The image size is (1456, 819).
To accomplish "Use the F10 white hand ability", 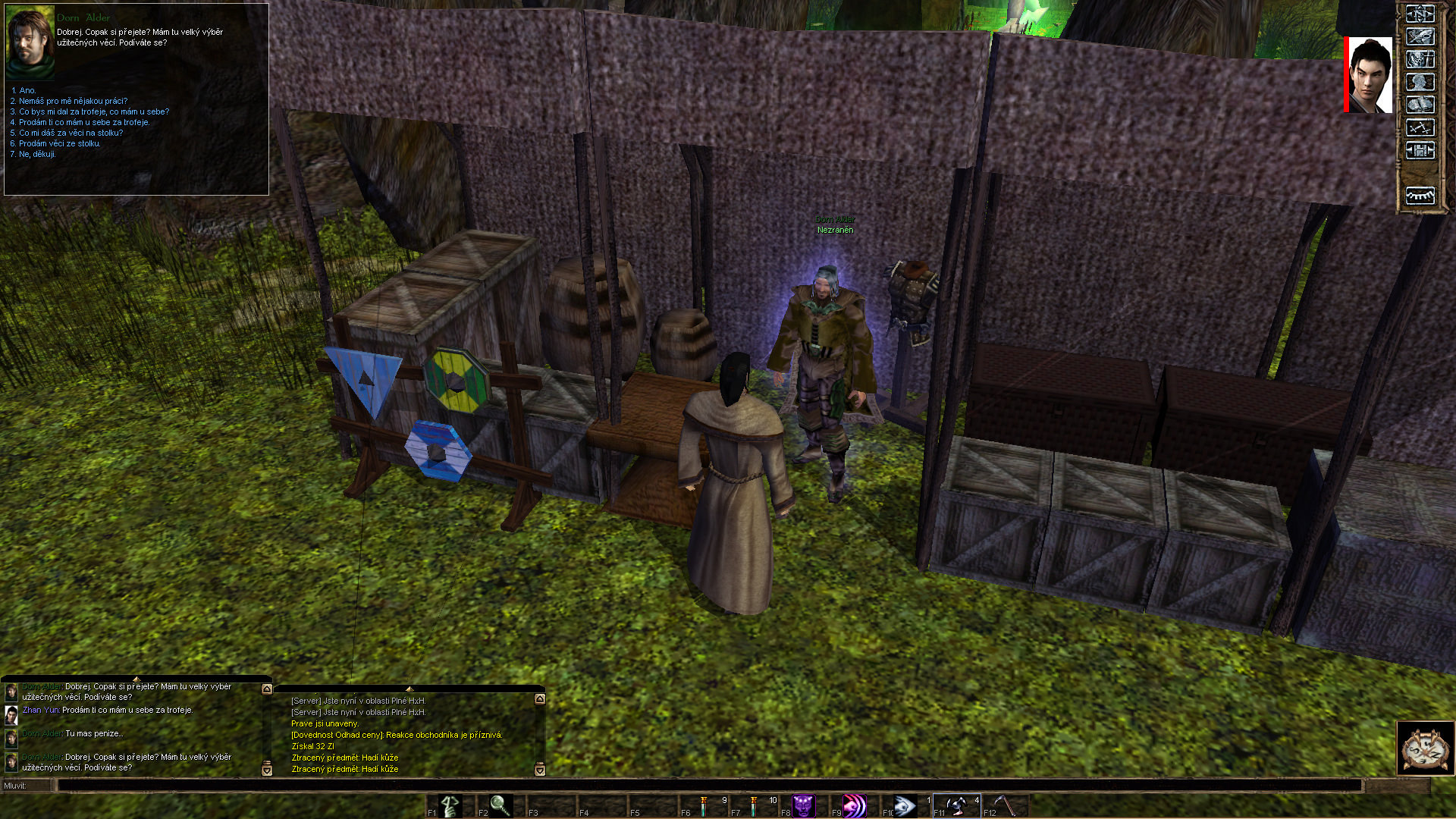I will click(905, 805).
